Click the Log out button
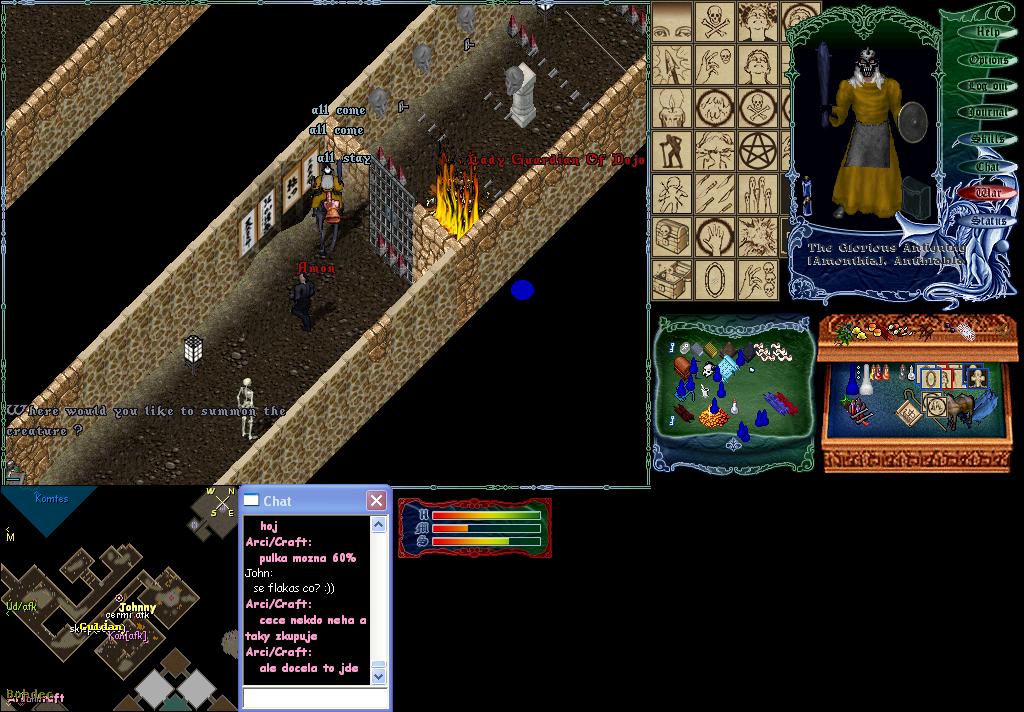 point(988,87)
